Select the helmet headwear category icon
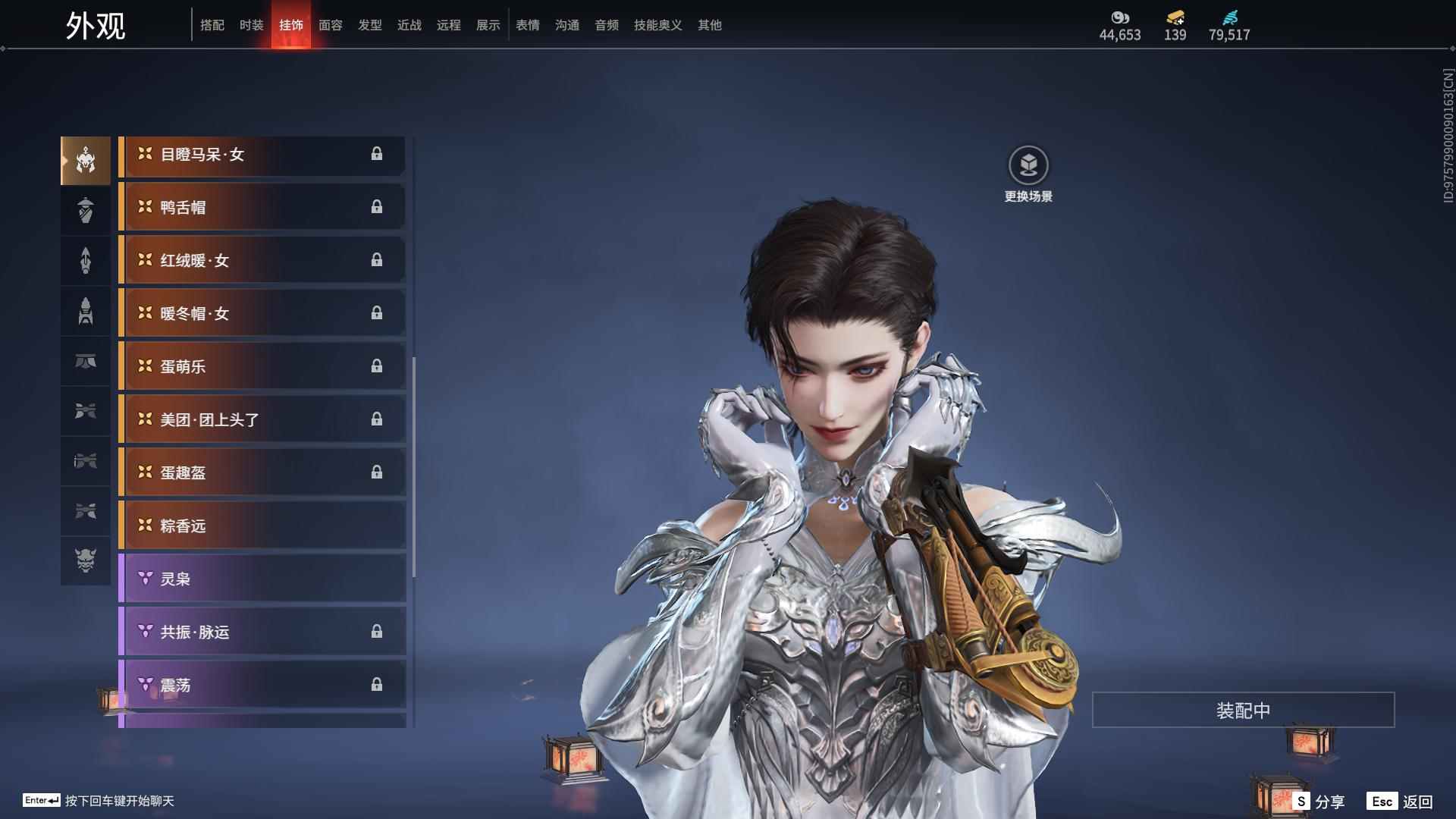The height and width of the screenshot is (819, 1456). click(x=86, y=160)
